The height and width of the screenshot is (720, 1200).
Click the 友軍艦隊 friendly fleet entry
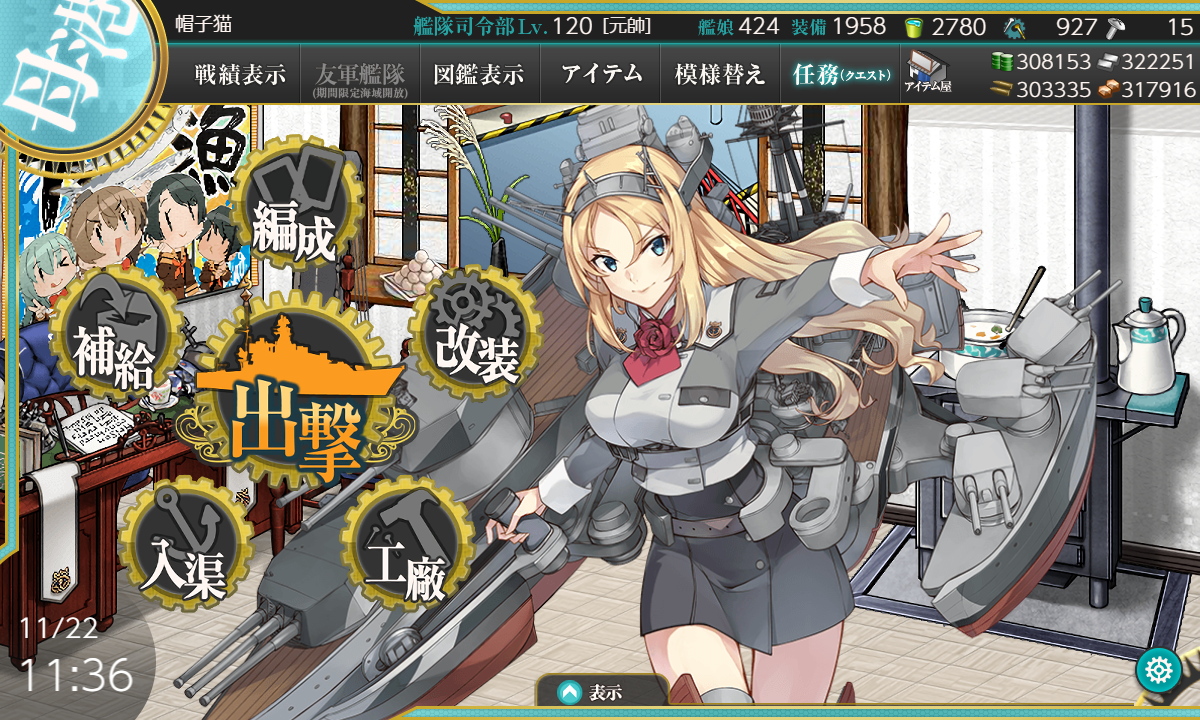(359, 76)
